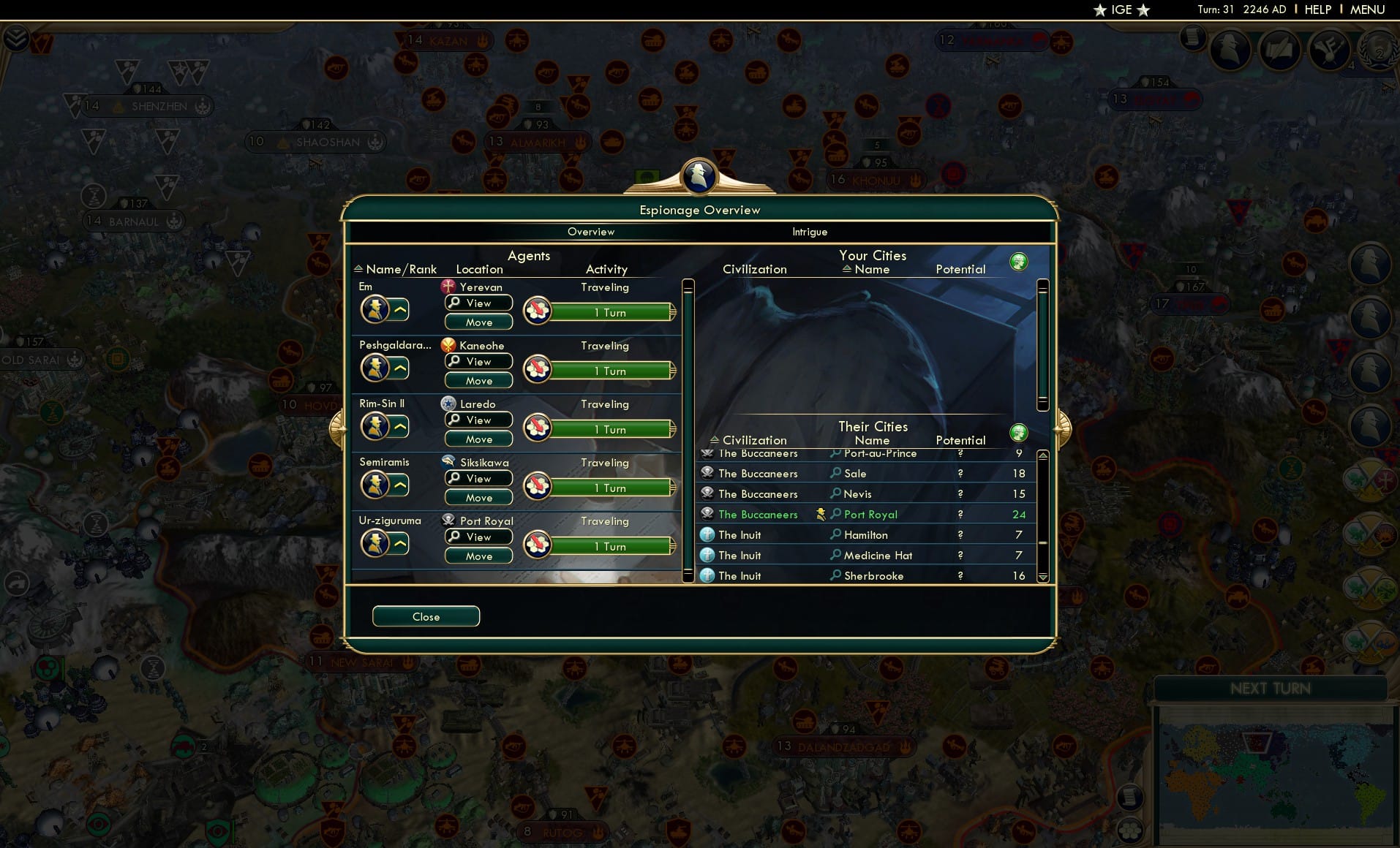Image resolution: width=1400 pixels, height=848 pixels.
Task: Select agent Em's spy portrait icon
Action: click(x=376, y=308)
